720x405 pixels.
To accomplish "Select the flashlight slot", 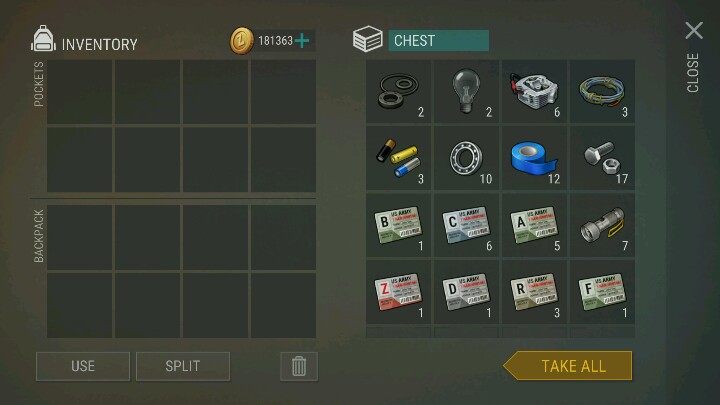I will 602,225.
